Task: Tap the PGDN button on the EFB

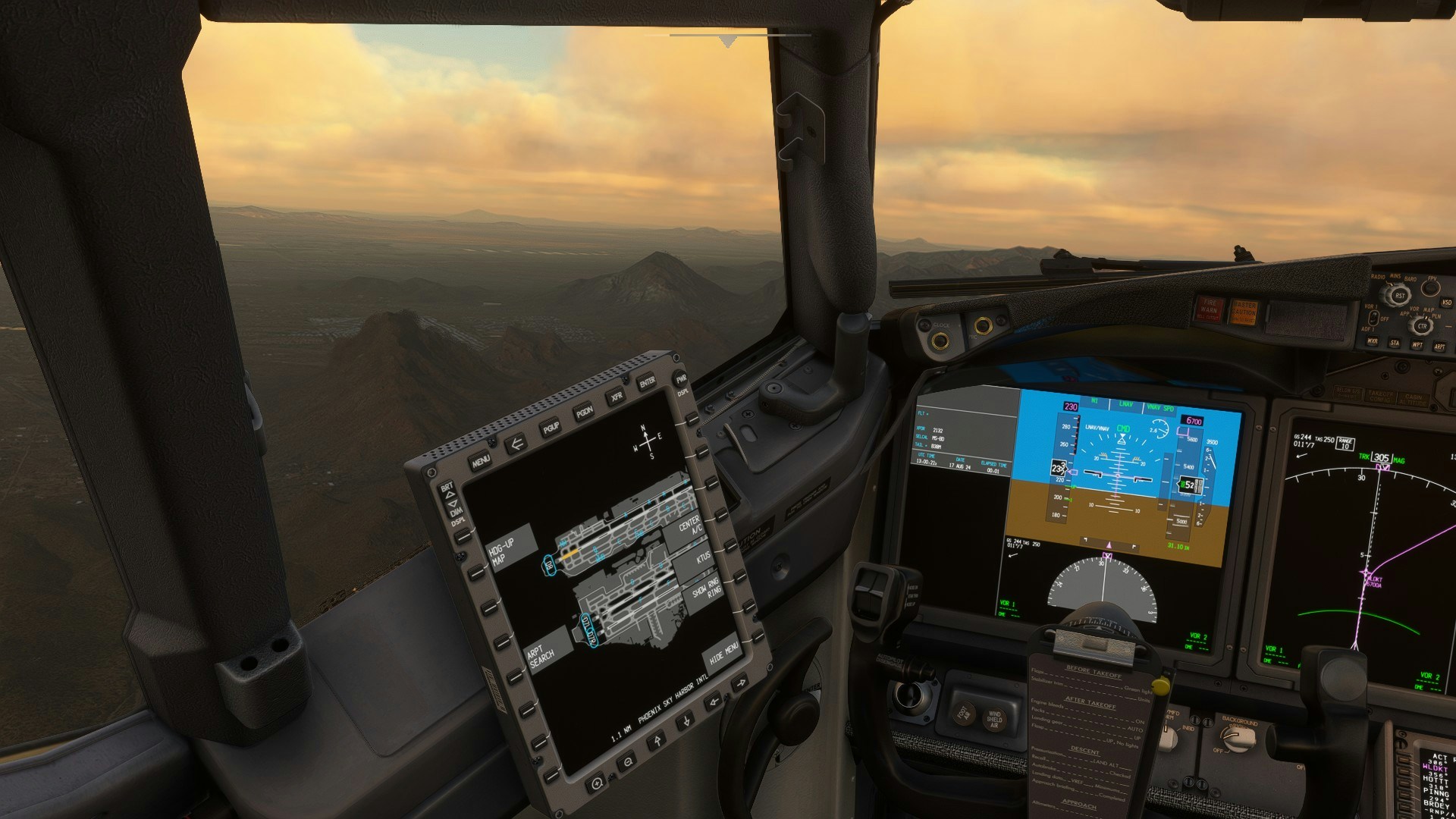Action: [584, 412]
